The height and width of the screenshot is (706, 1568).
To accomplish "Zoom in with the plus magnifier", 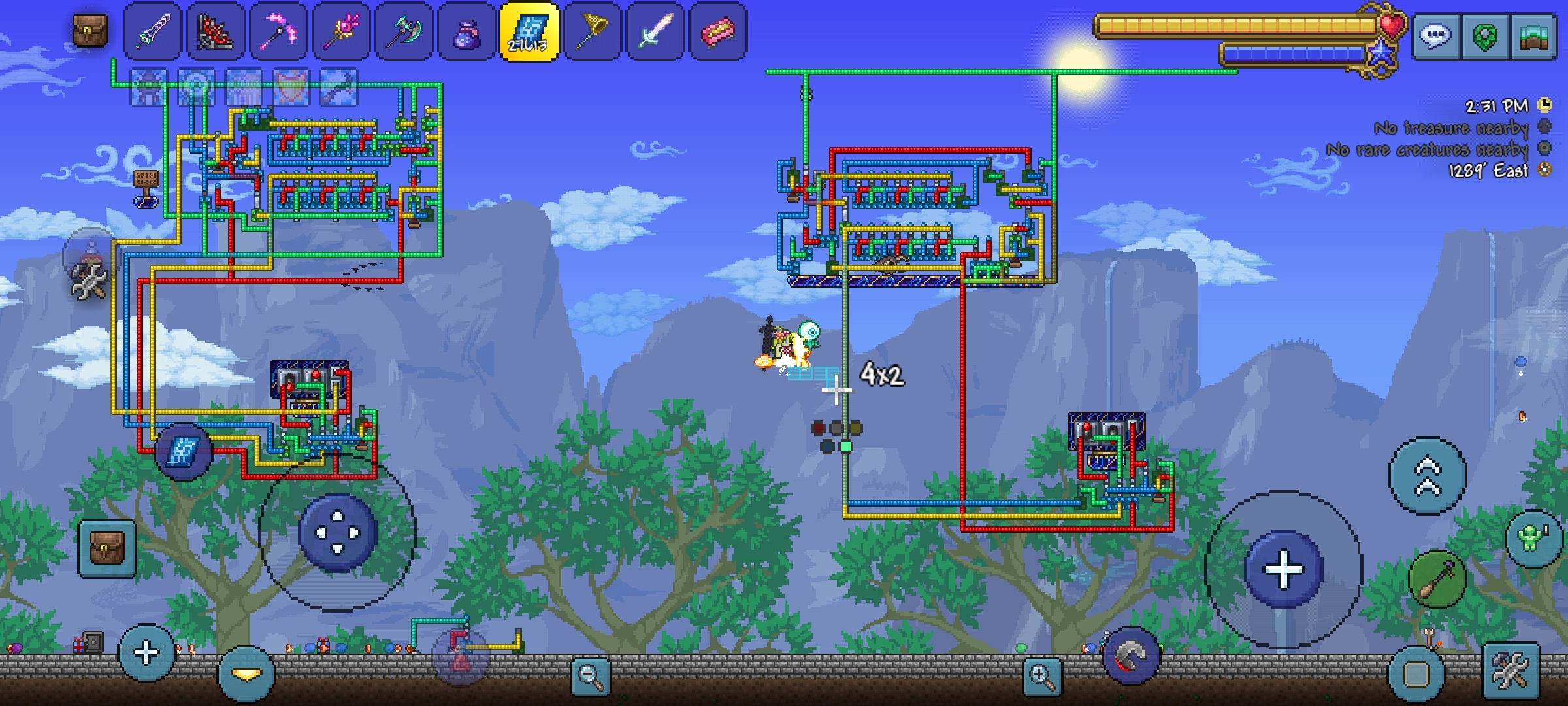I will pos(1041,676).
